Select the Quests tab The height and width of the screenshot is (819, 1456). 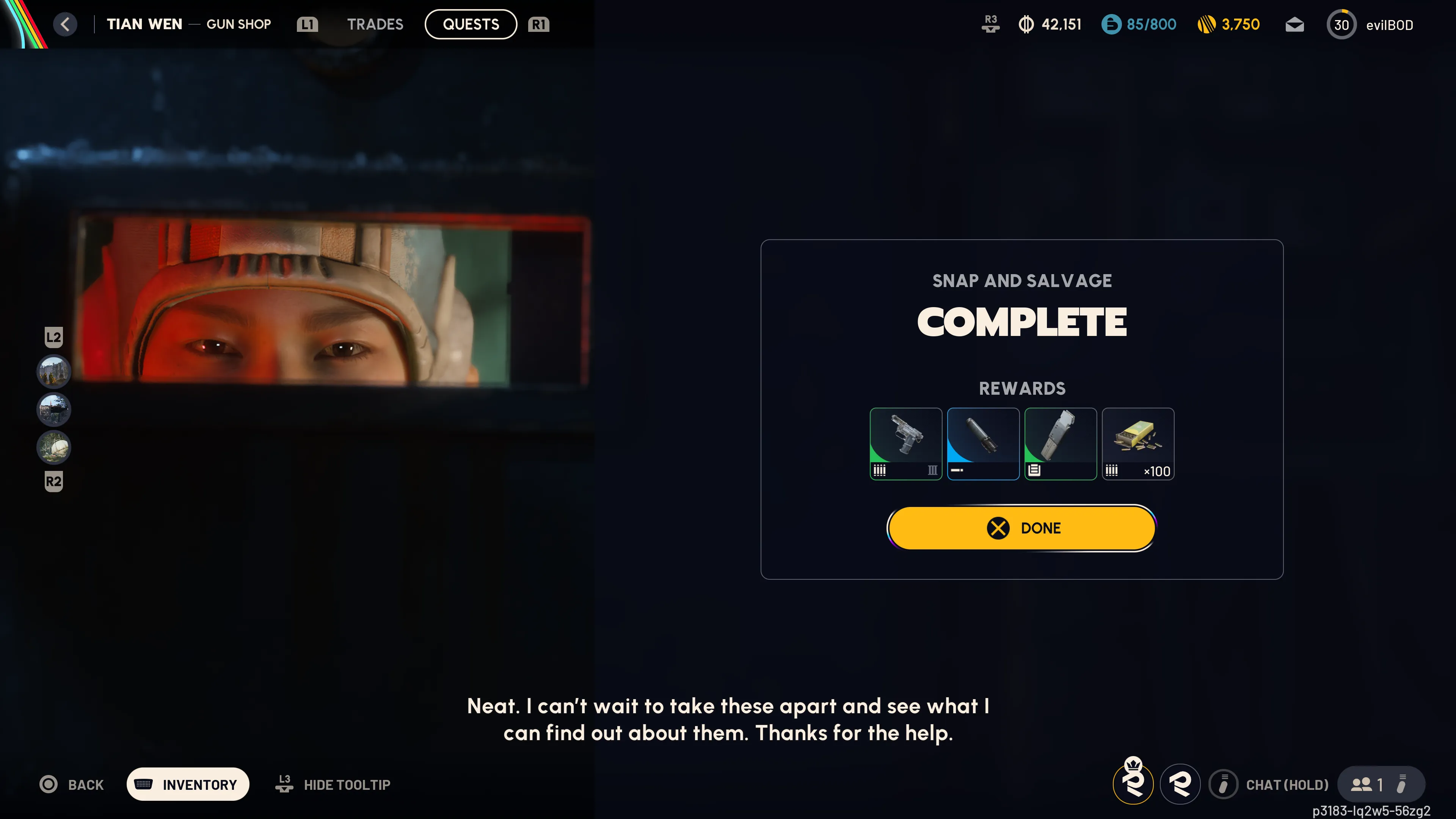tap(470, 24)
